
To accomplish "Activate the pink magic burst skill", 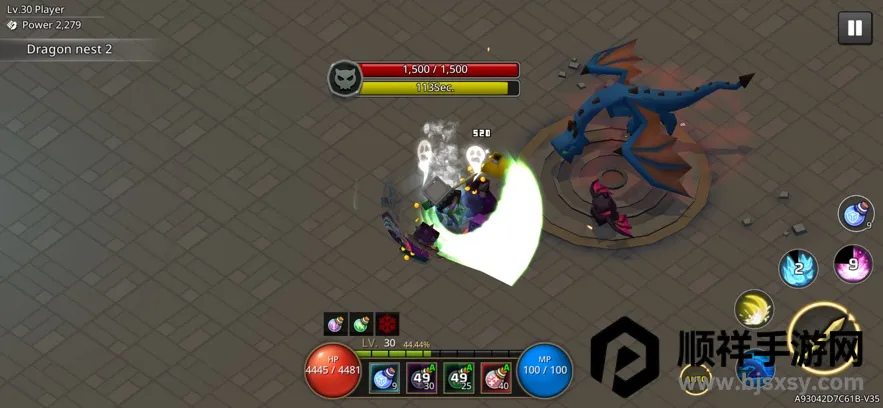I will (x=853, y=264).
